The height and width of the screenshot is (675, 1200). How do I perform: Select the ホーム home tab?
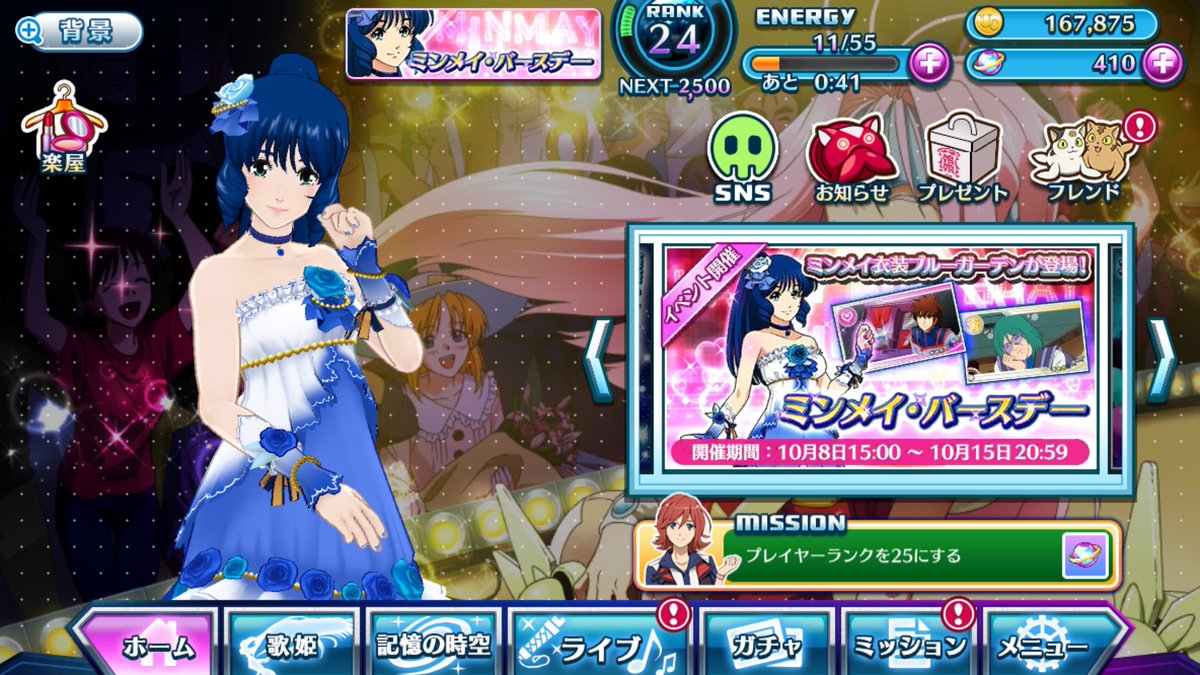click(146, 643)
